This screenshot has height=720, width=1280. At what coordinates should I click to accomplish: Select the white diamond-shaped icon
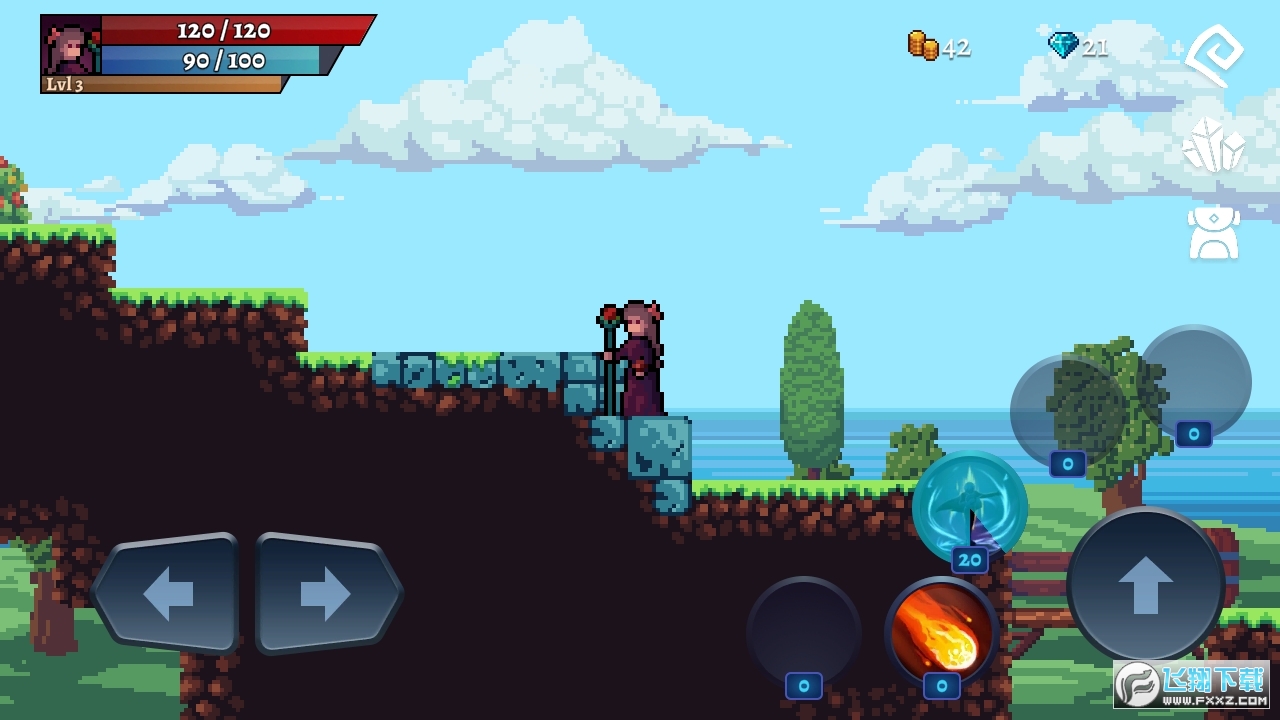1214,56
